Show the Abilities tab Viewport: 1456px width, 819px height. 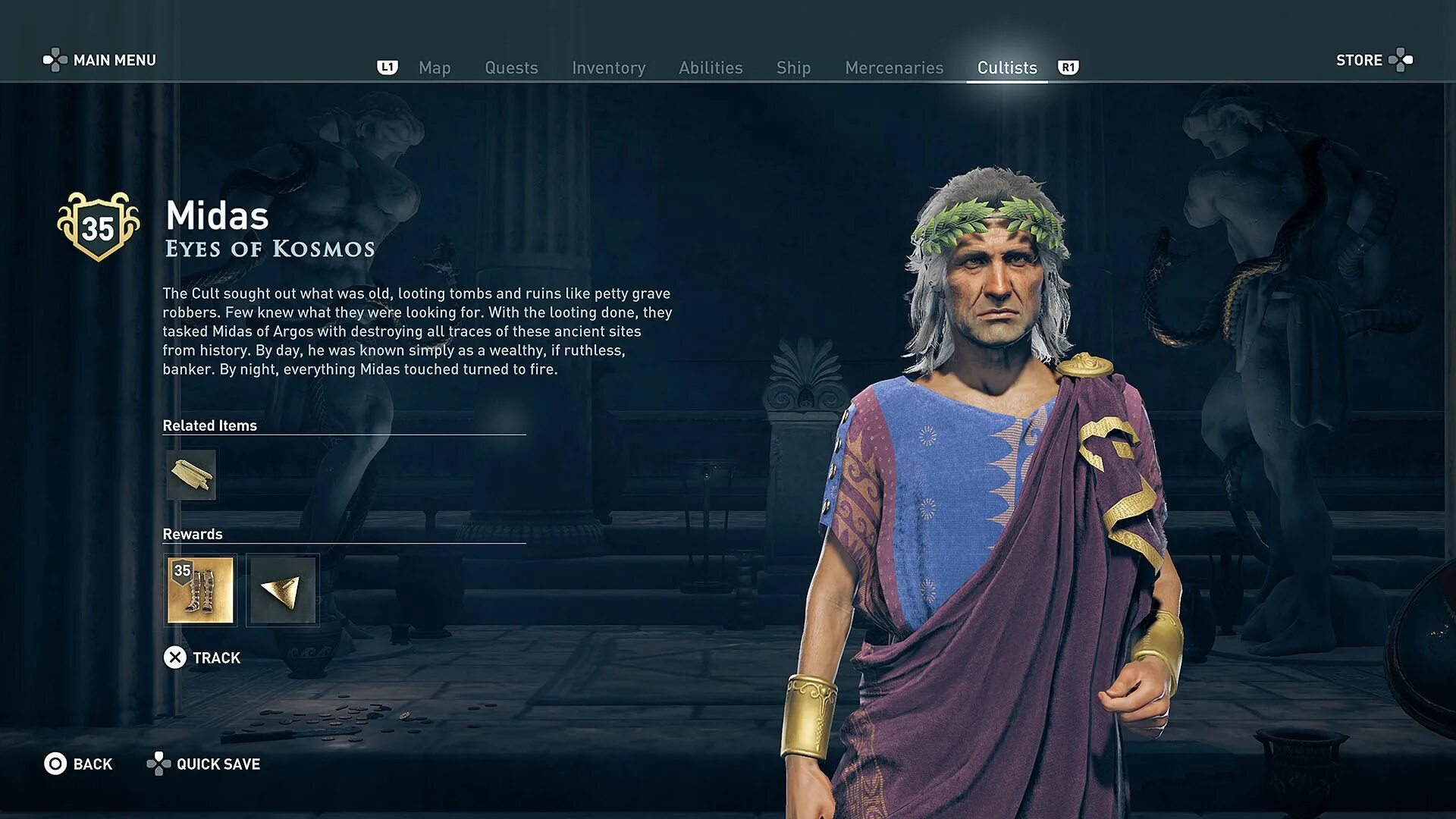point(711,67)
